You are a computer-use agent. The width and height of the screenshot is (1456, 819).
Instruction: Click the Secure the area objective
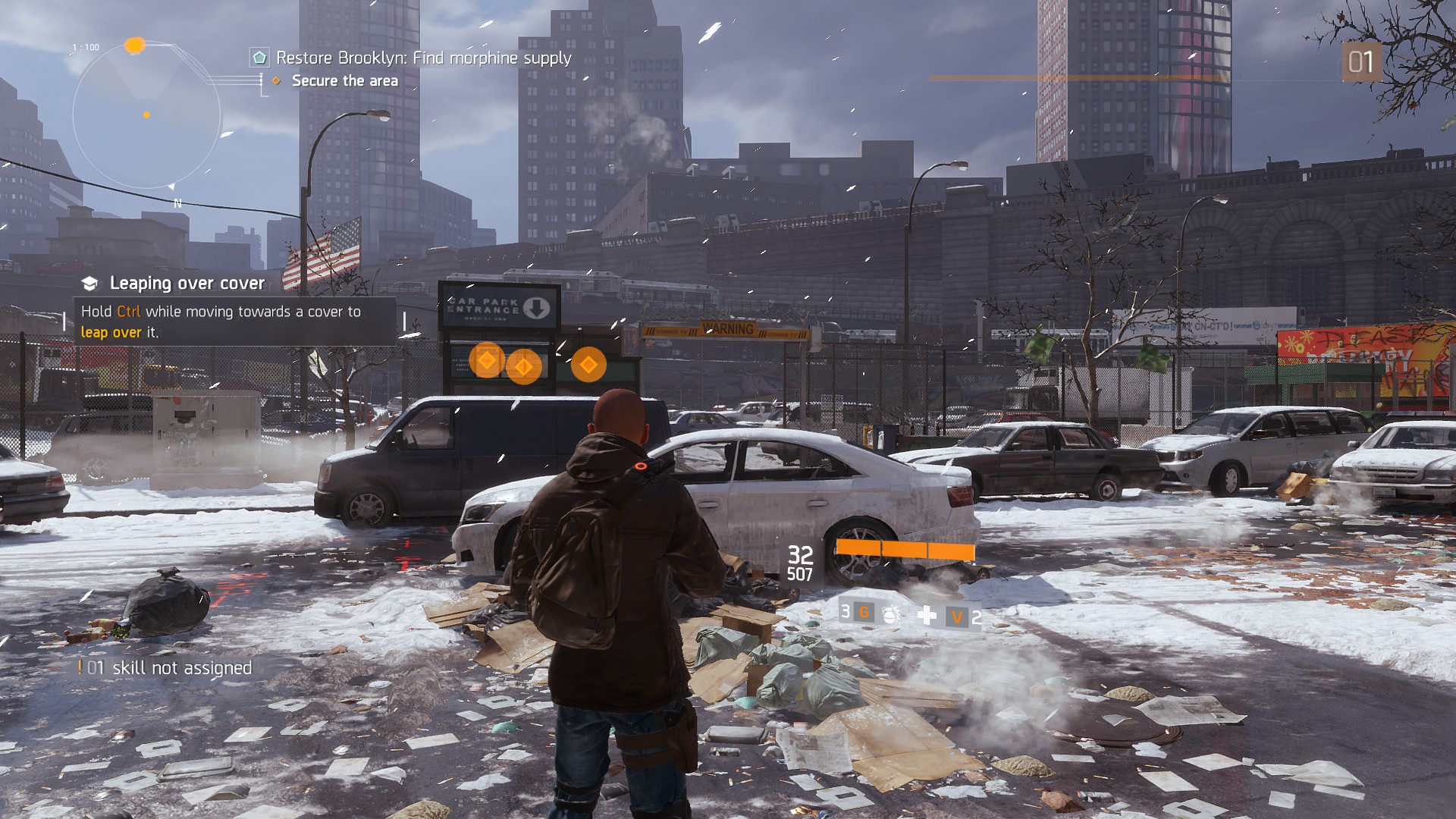[x=344, y=81]
